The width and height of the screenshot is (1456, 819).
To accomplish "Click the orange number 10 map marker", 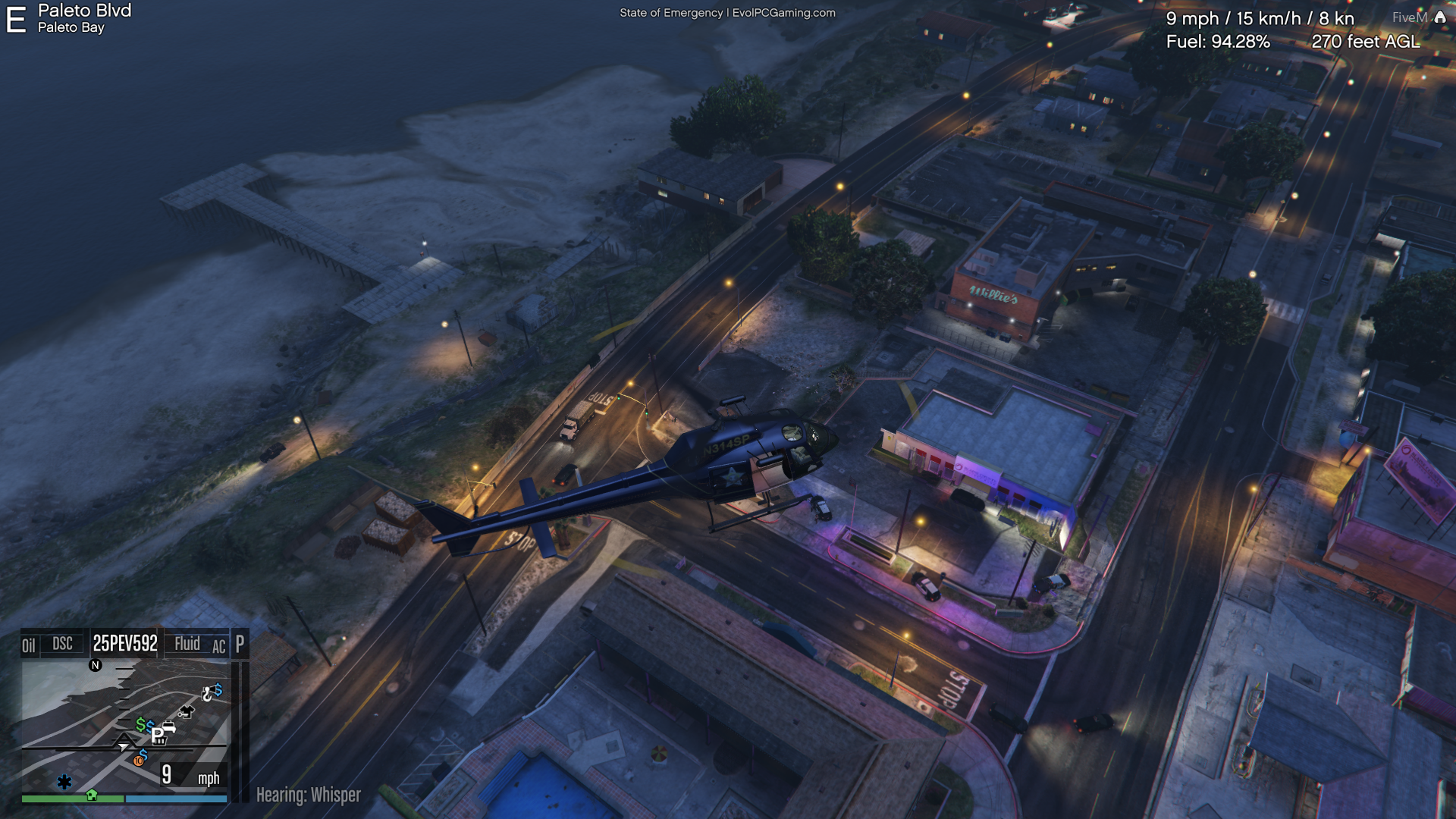I will click(139, 761).
